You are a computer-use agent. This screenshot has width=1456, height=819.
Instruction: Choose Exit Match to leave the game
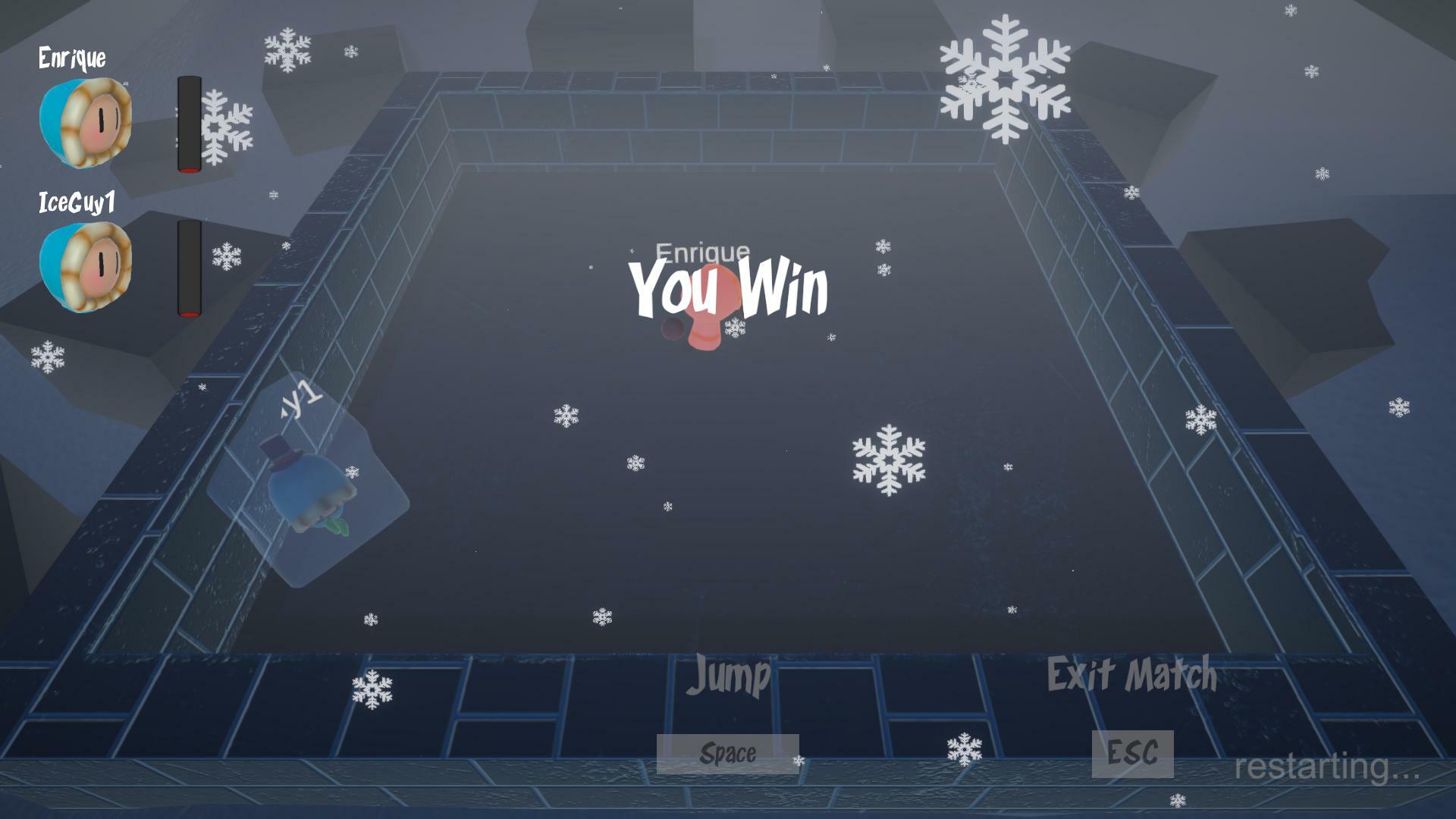click(x=1132, y=673)
